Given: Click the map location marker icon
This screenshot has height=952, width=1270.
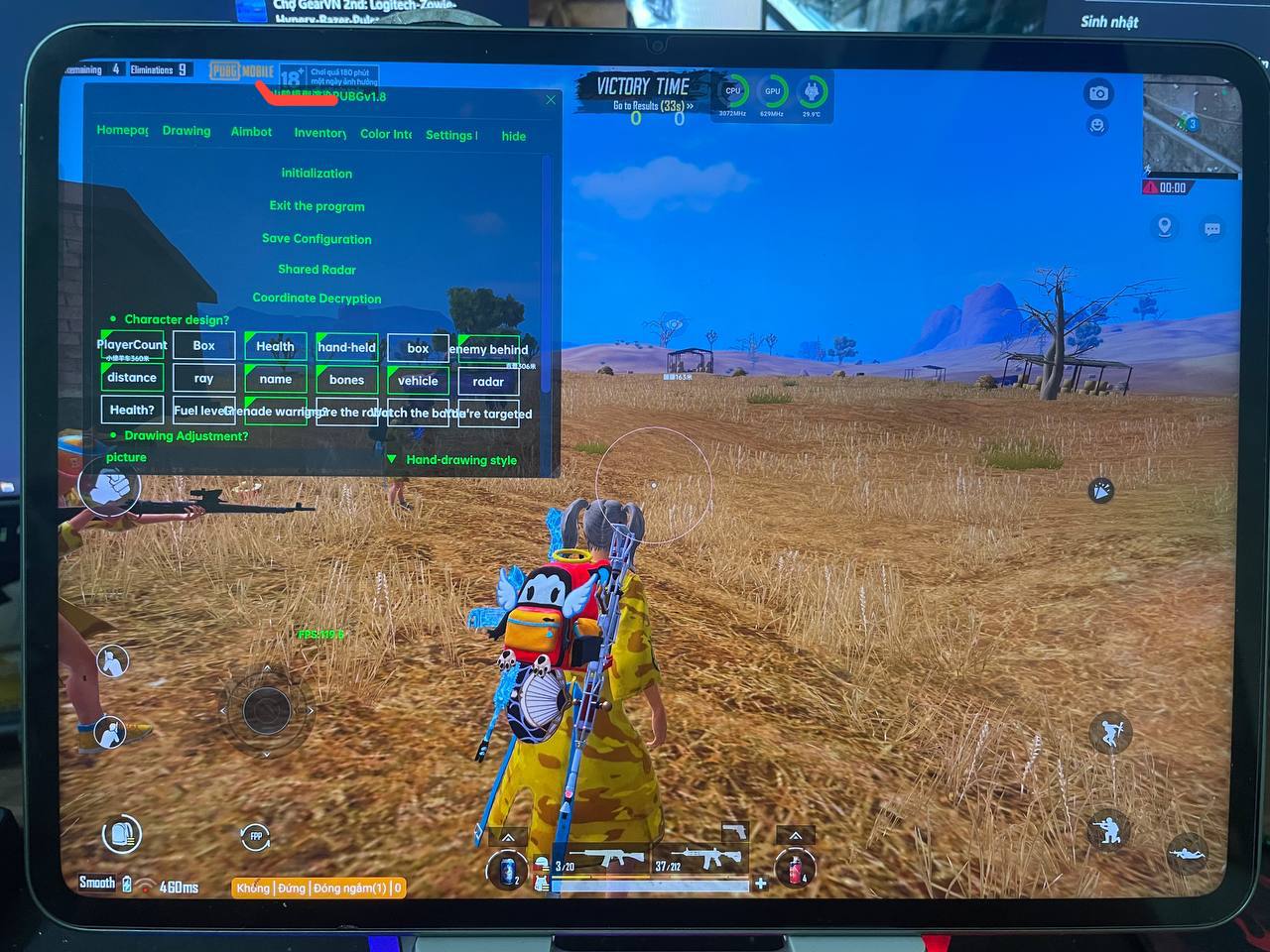Looking at the screenshot, I should [1165, 227].
